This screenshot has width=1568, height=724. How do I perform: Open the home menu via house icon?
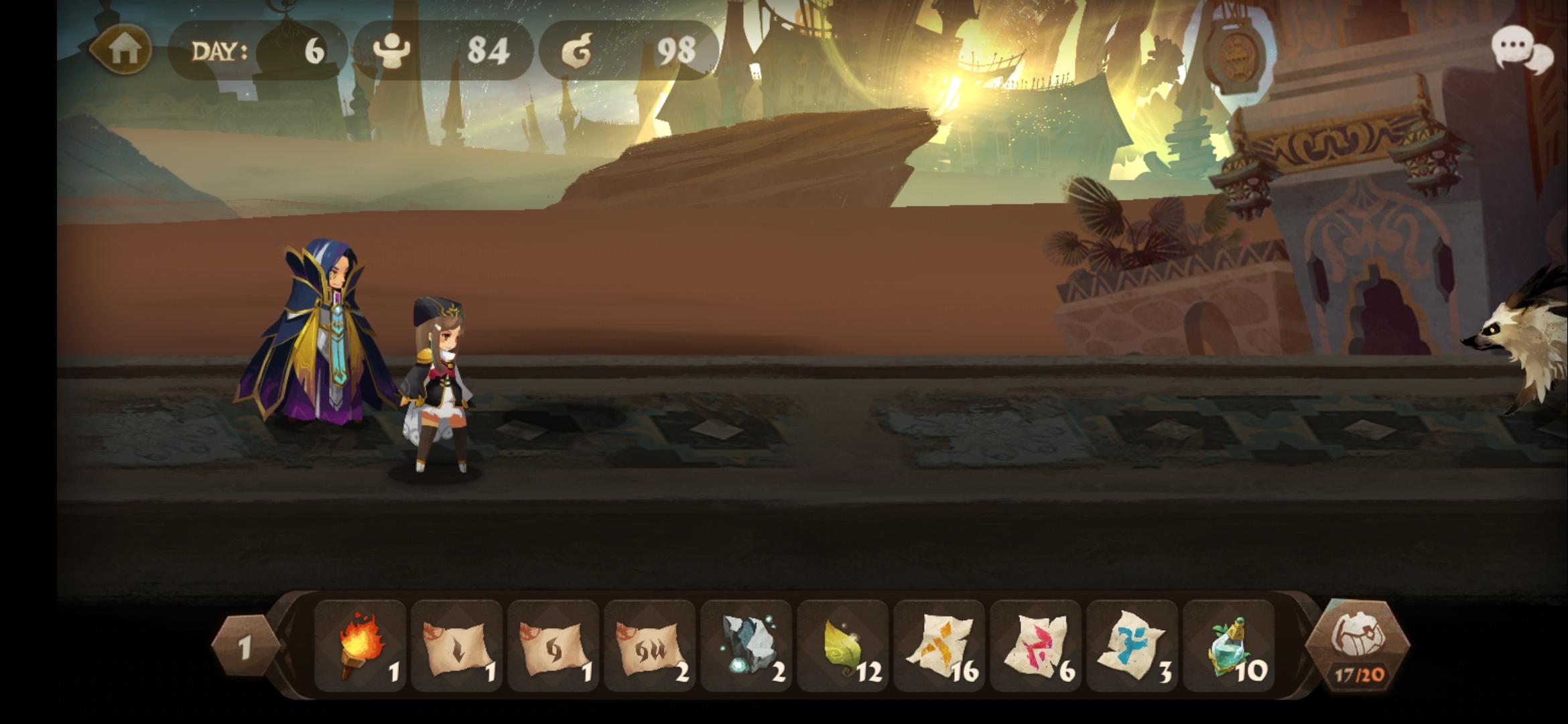tap(122, 50)
